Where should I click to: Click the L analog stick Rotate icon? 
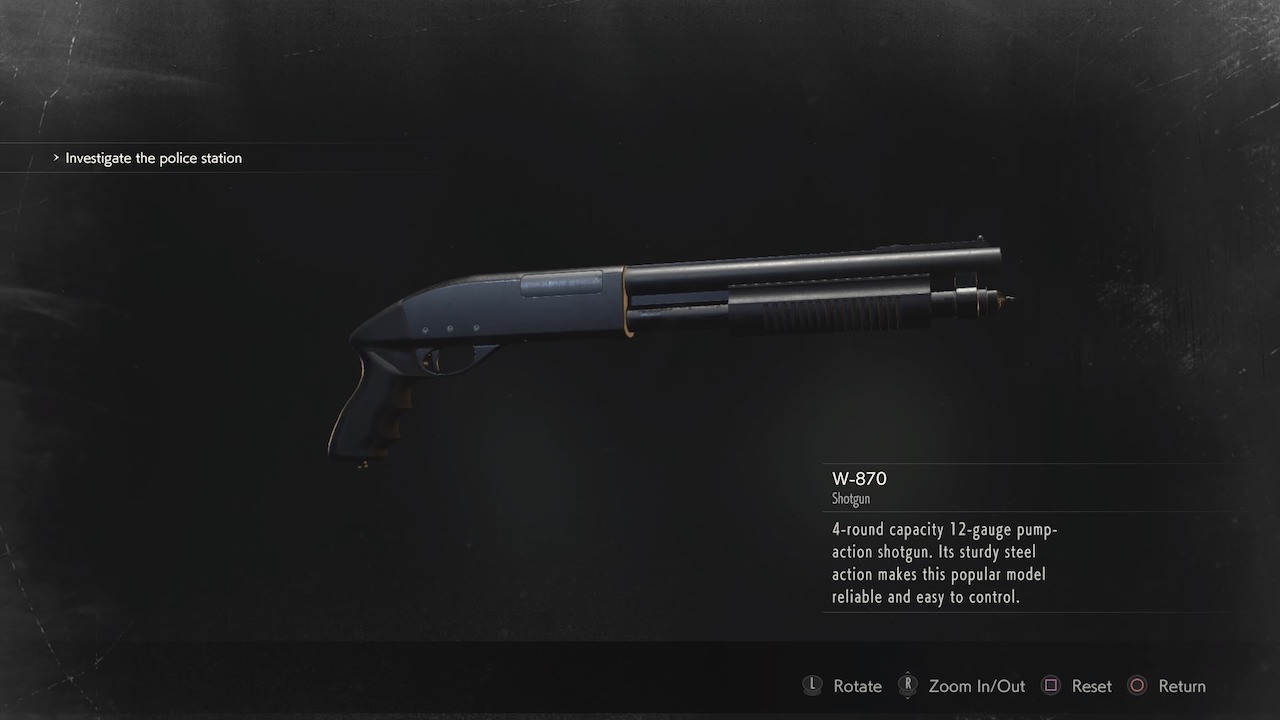coord(812,686)
